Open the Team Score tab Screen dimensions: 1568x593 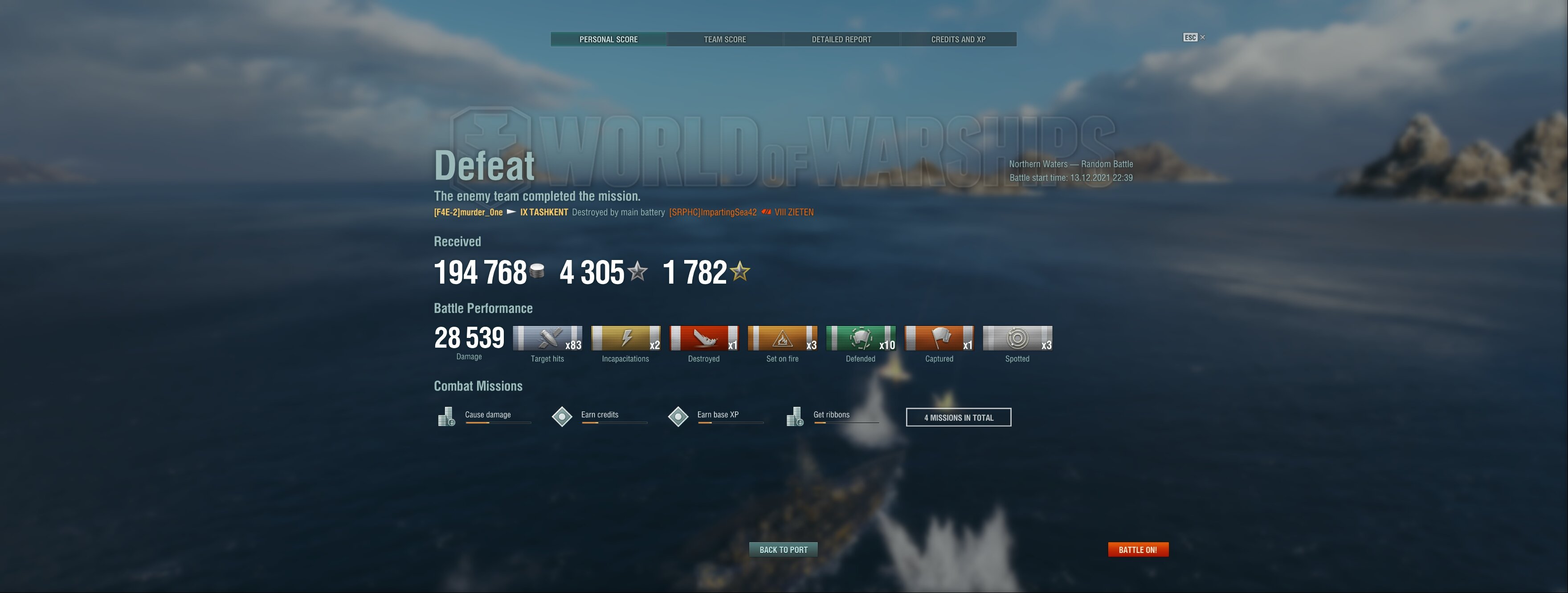pyautogui.click(x=724, y=40)
